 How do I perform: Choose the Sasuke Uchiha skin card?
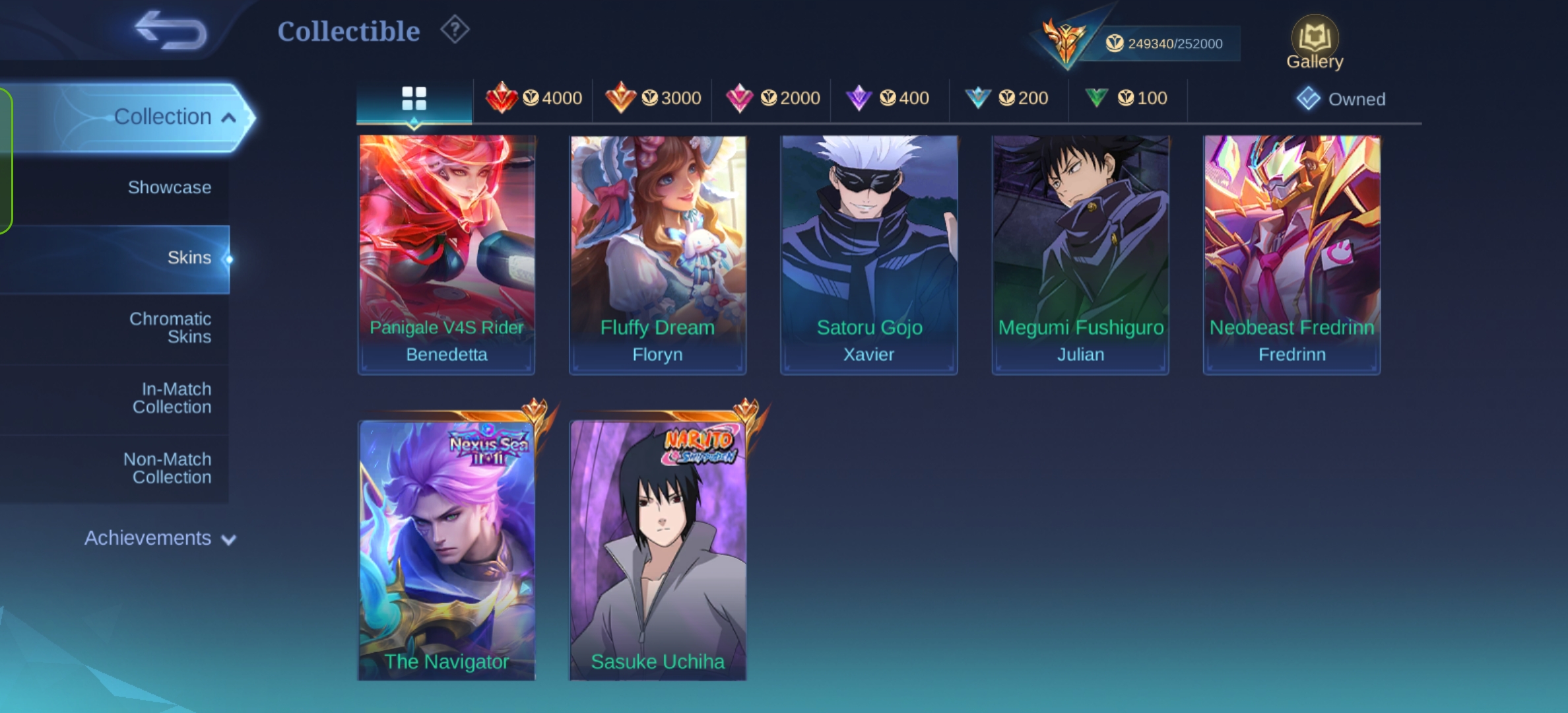tap(658, 549)
